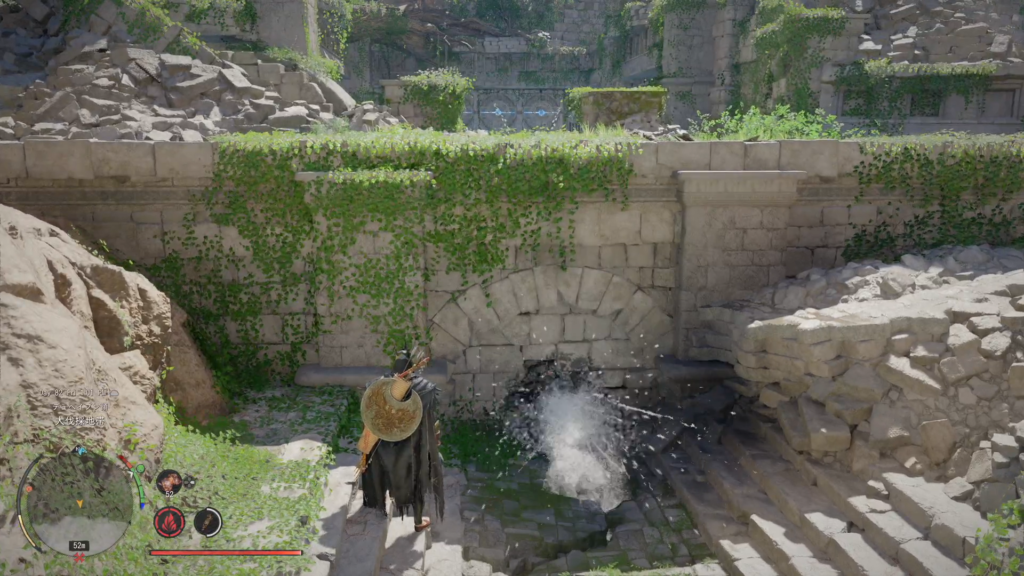Select the equipped weapon icon beside the flame
This screenshot has width=1024, height=576.
[x=207, y=521]
